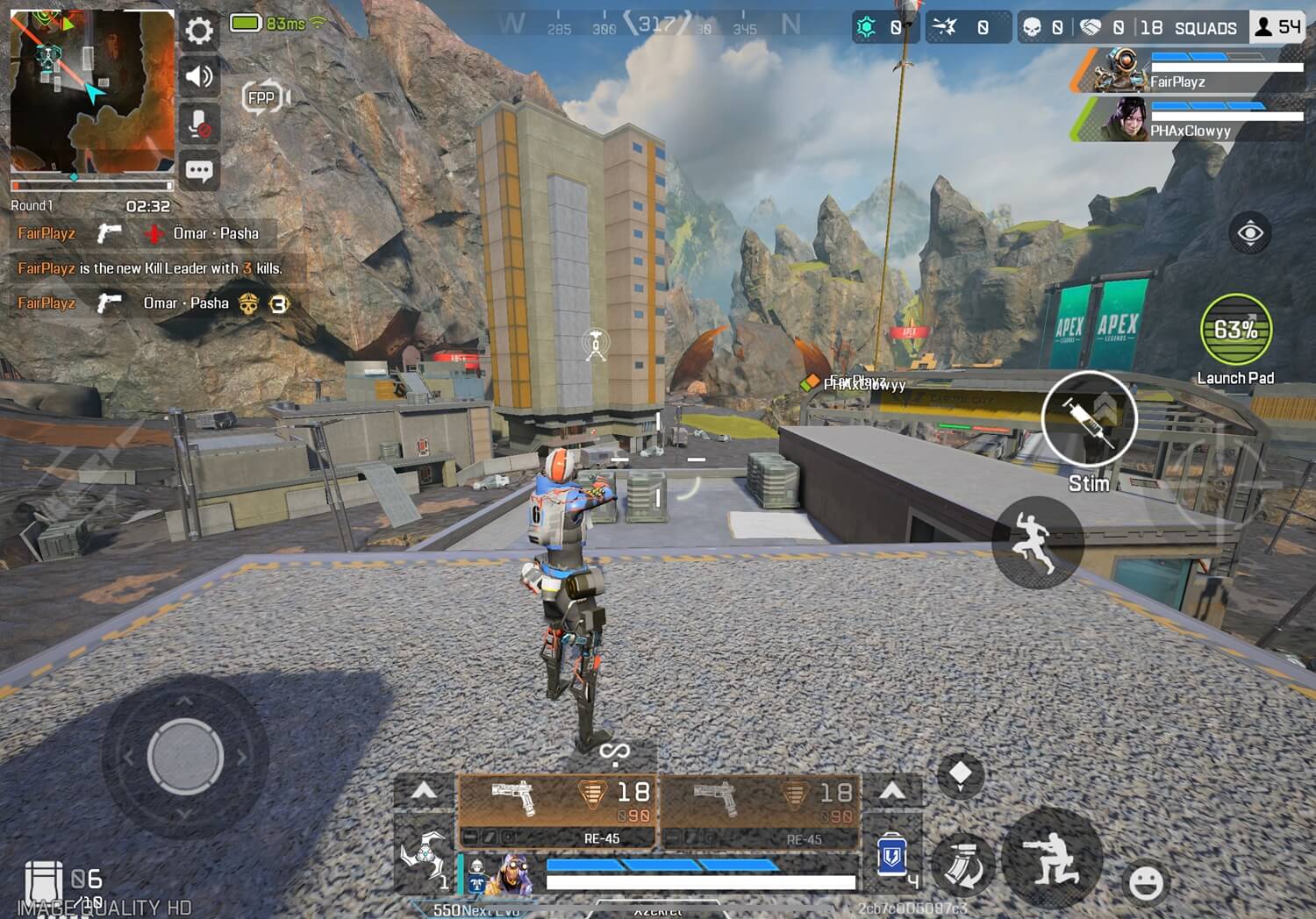Viewport: 1316px width, 919px height.
Task: Tap the eye free-look button
Action: pyautogui.click(x=1249, y=233)
